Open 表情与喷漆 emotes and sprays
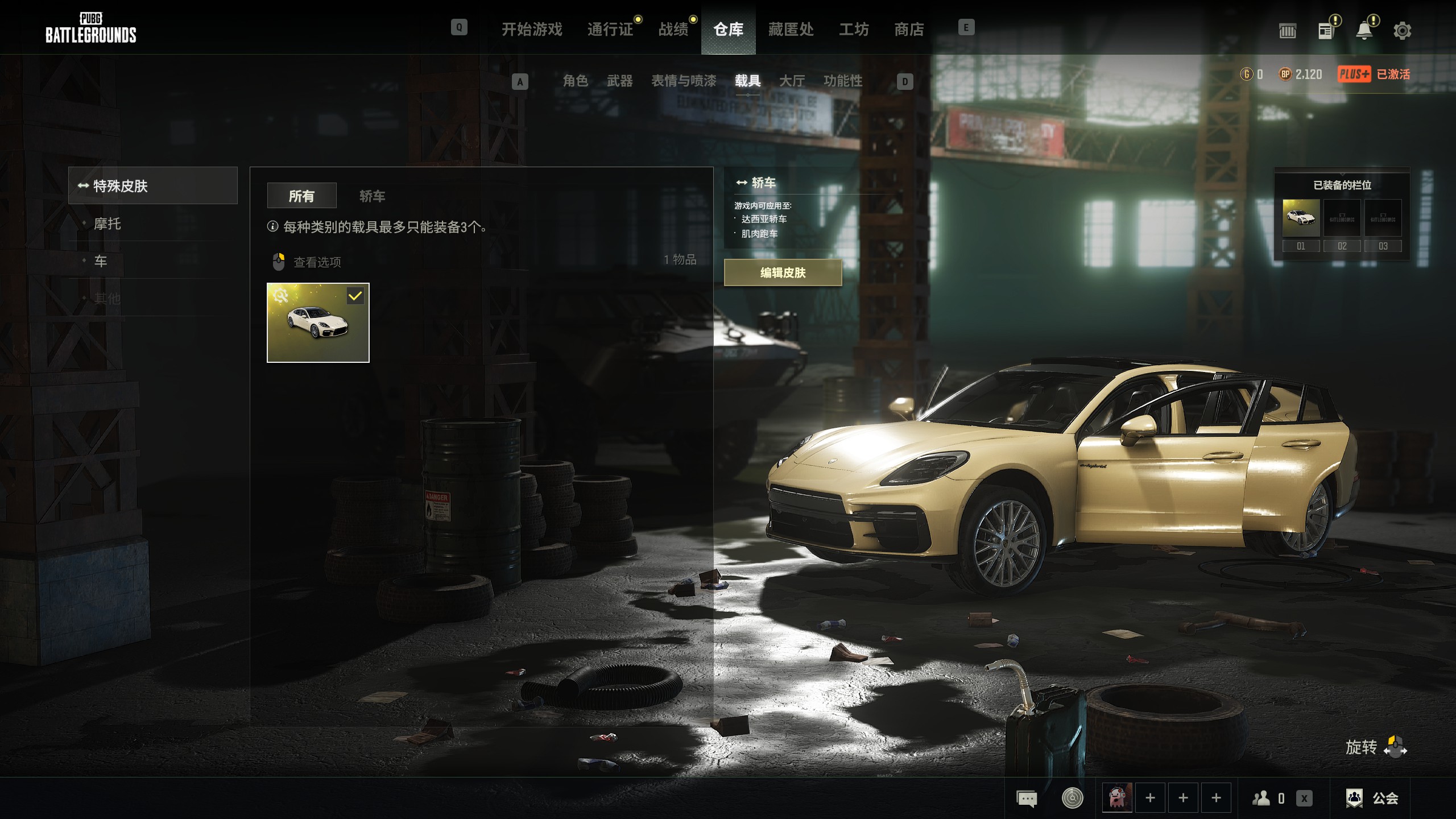This screenshot has width=1456, height=819. click(x=683, y=81)
